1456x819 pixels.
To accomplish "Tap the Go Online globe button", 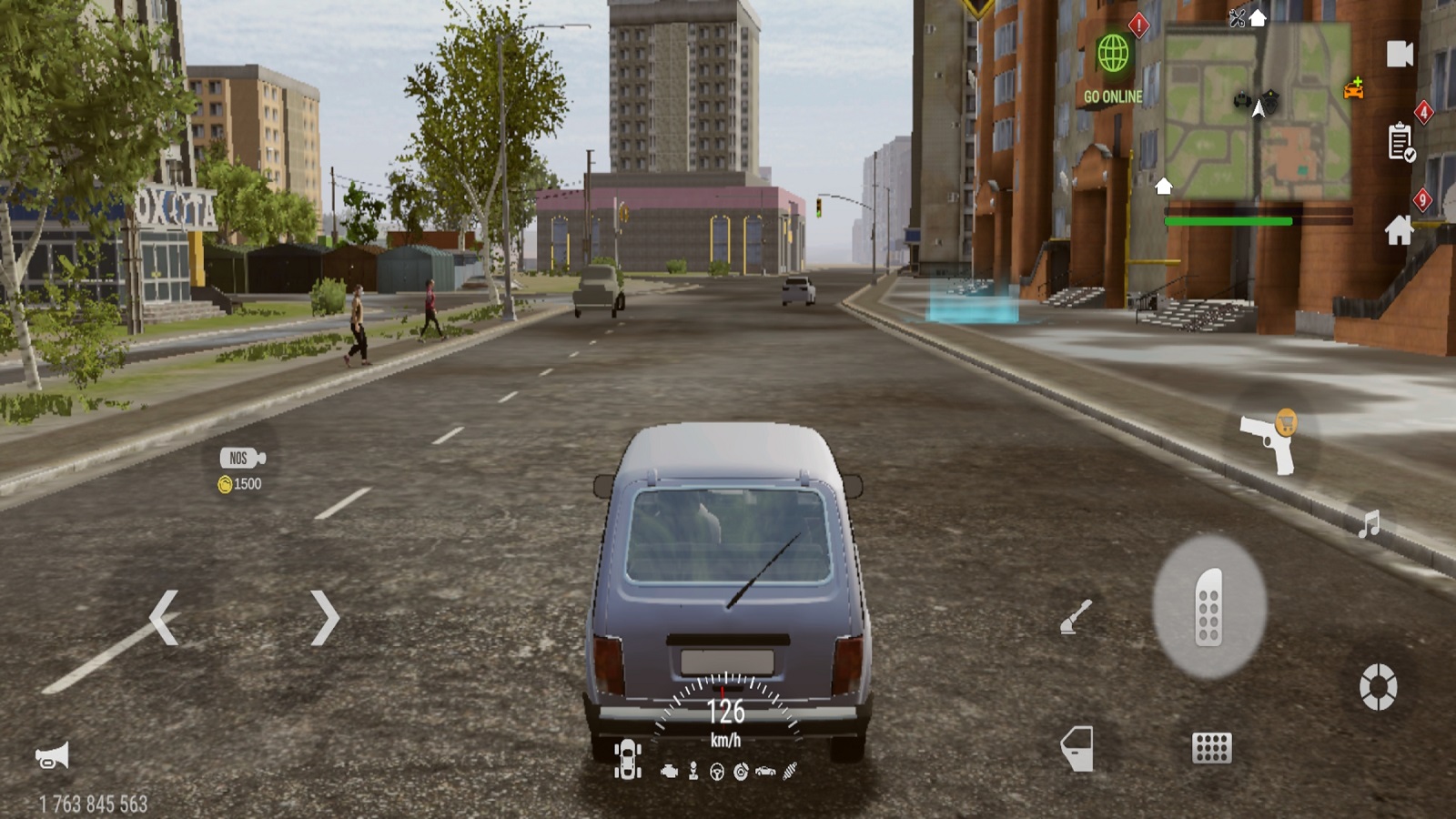I will pyautogui.click(x=1112, y=55).
